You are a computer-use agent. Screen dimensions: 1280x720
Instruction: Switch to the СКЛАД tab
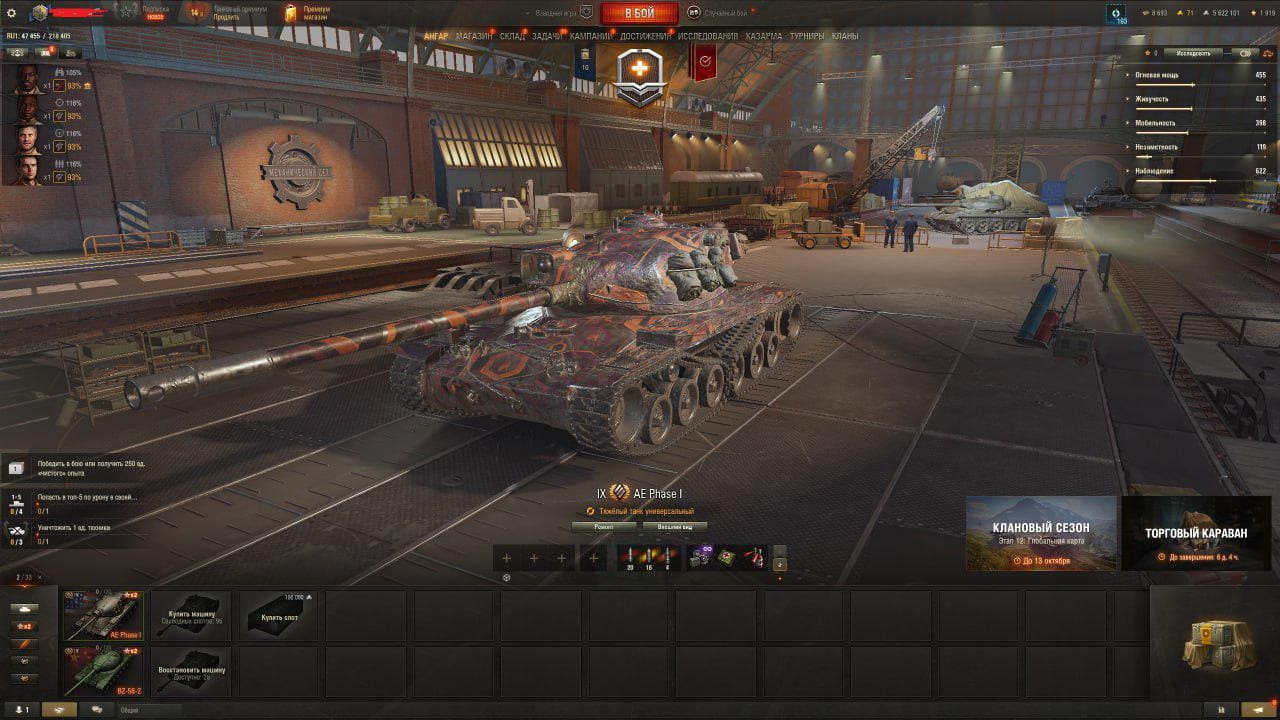512,36
